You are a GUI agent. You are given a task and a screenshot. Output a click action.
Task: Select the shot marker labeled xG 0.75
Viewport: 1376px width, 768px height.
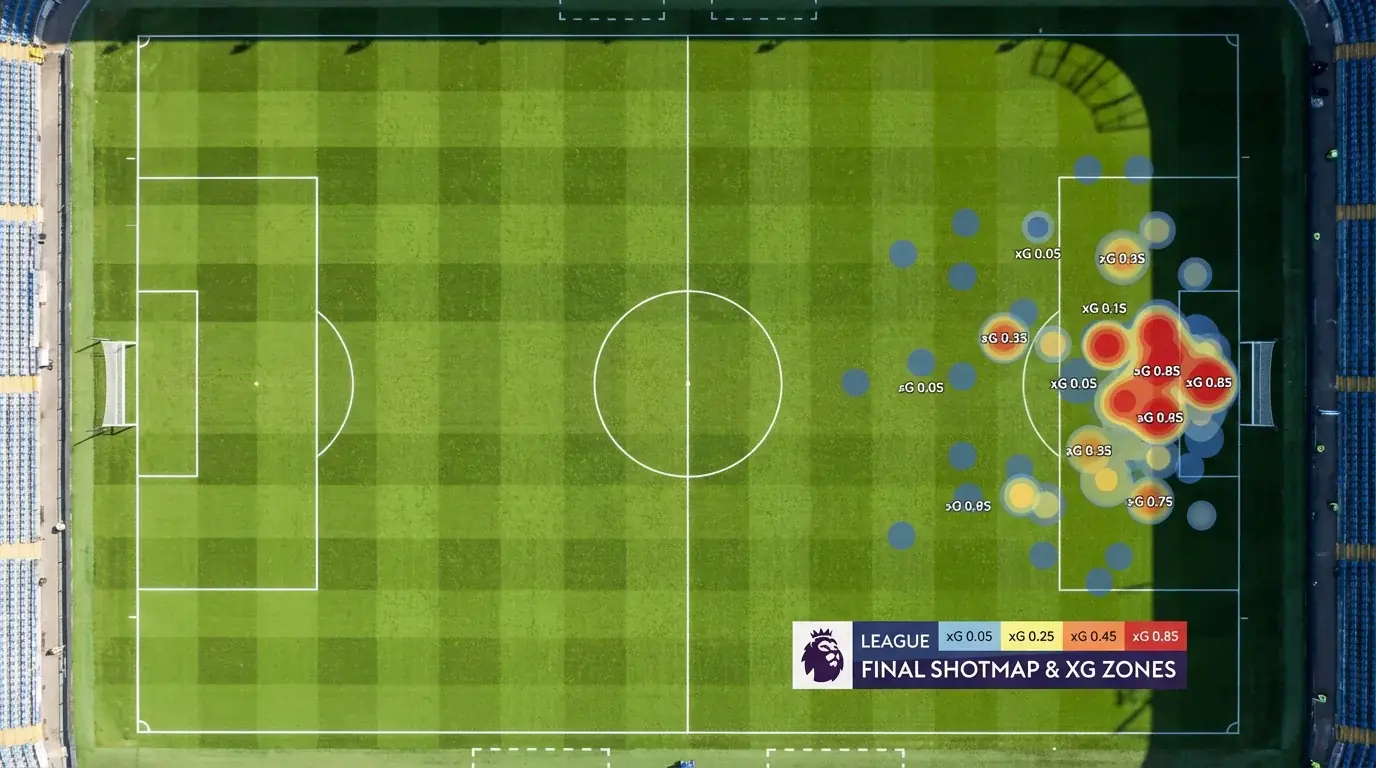[1149, 500]
